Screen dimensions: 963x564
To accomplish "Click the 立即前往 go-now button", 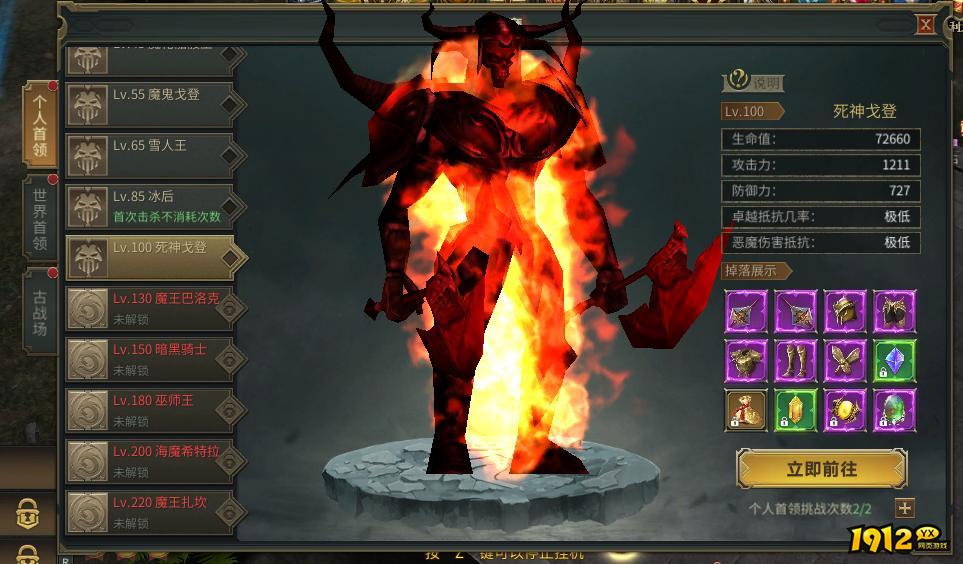I will pos(821,469).
